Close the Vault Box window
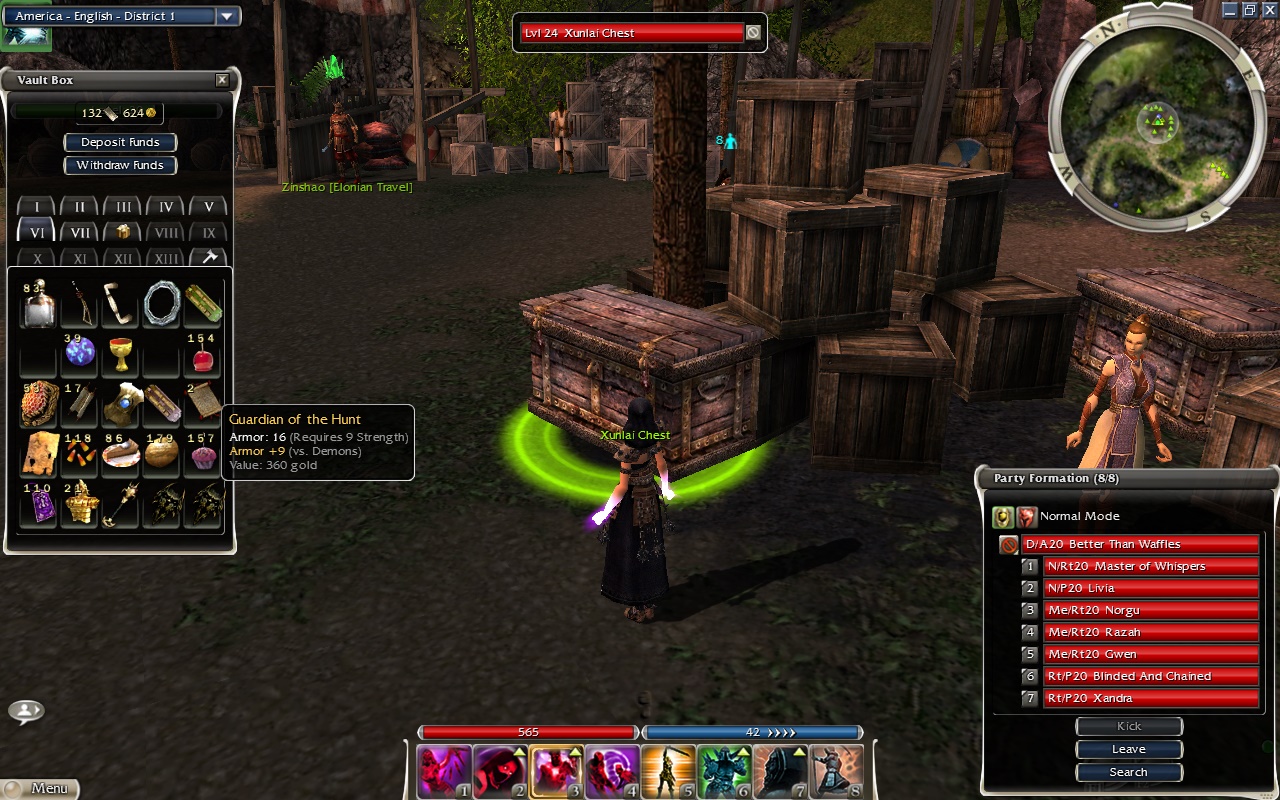Viewport: 1280px width, 800px height. coord(222,80)
